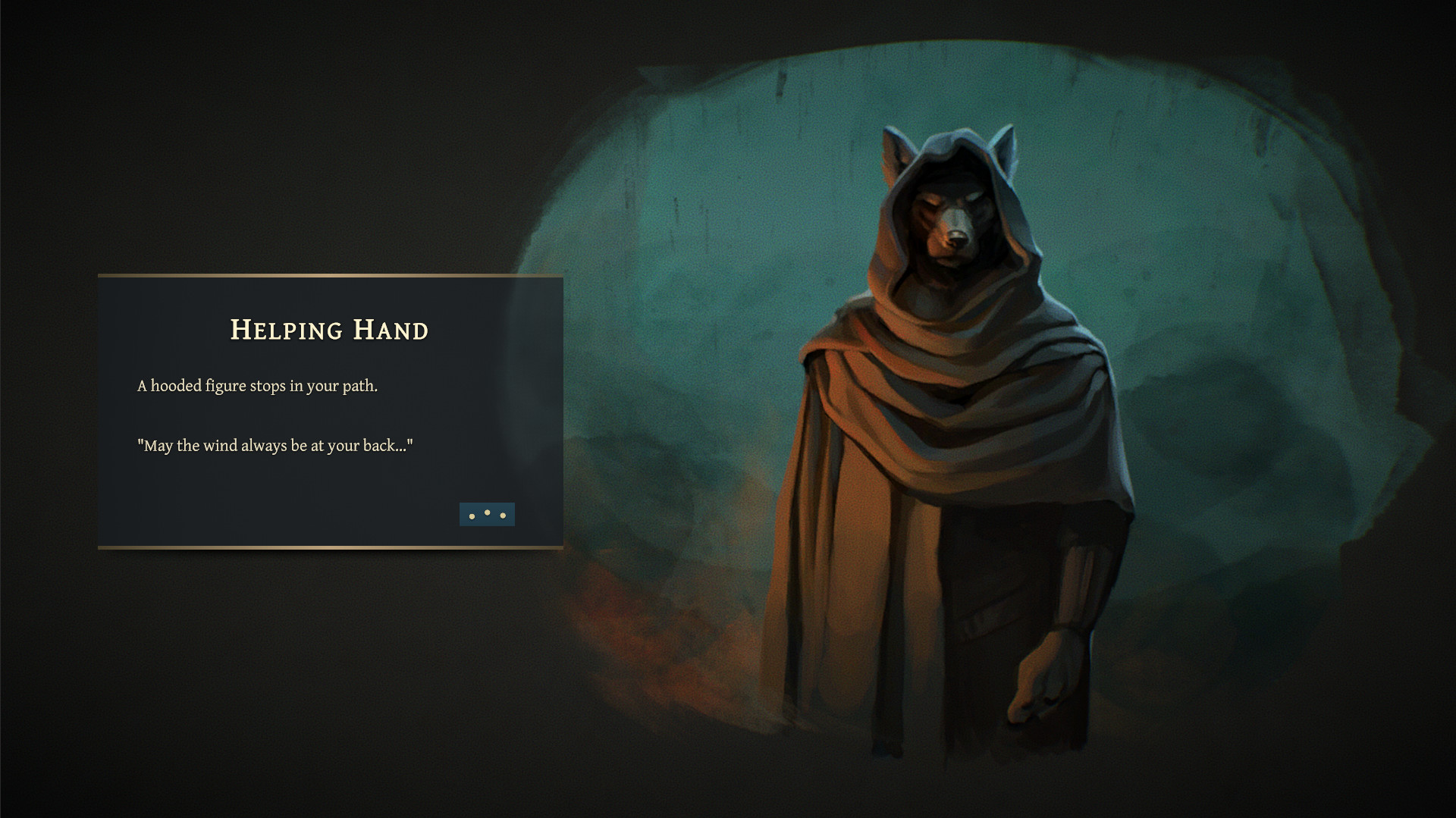Click the ellipsis to expand the next dialog line
The height and width of the screenshot is (818, 1456).
click(x=487, y=514)
